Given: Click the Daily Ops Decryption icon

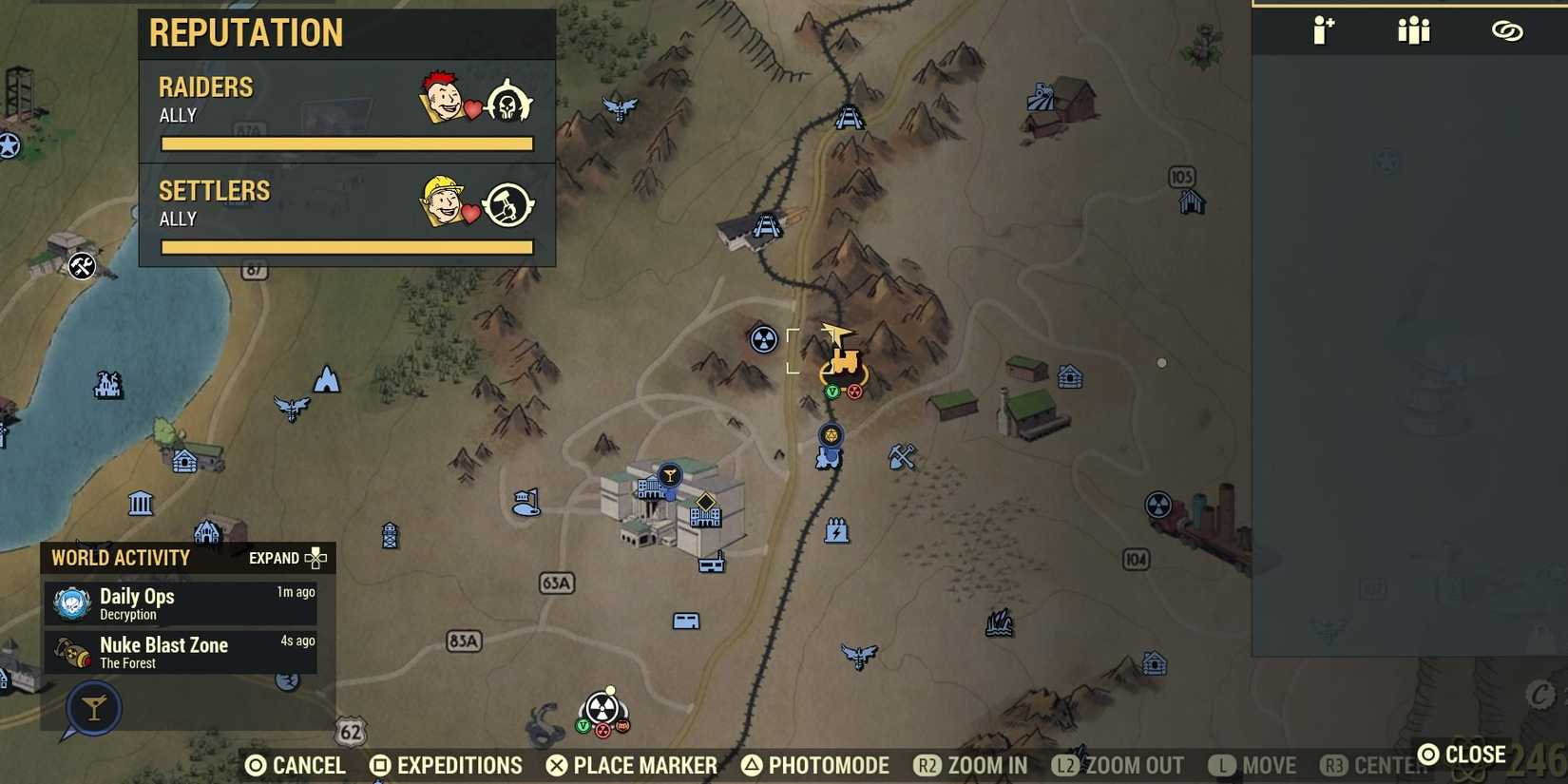Looking at the screenshot, I should click(x=70, y=602).
